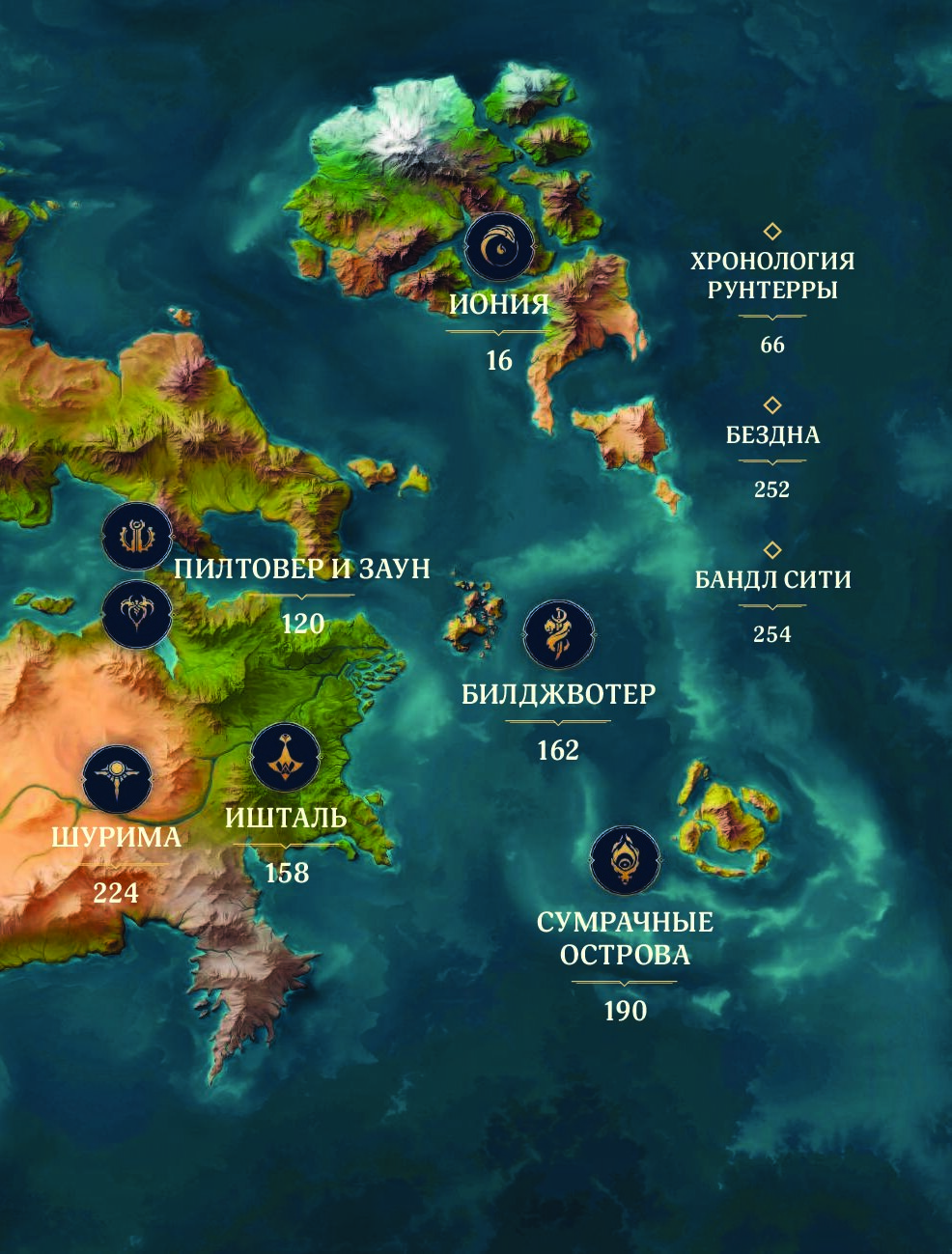The image size is (952, 1254).
Task: Open the ХРОНОЛОГИЯ РУНТЕРРЫ entry
Action: click(x=772, y=275)
